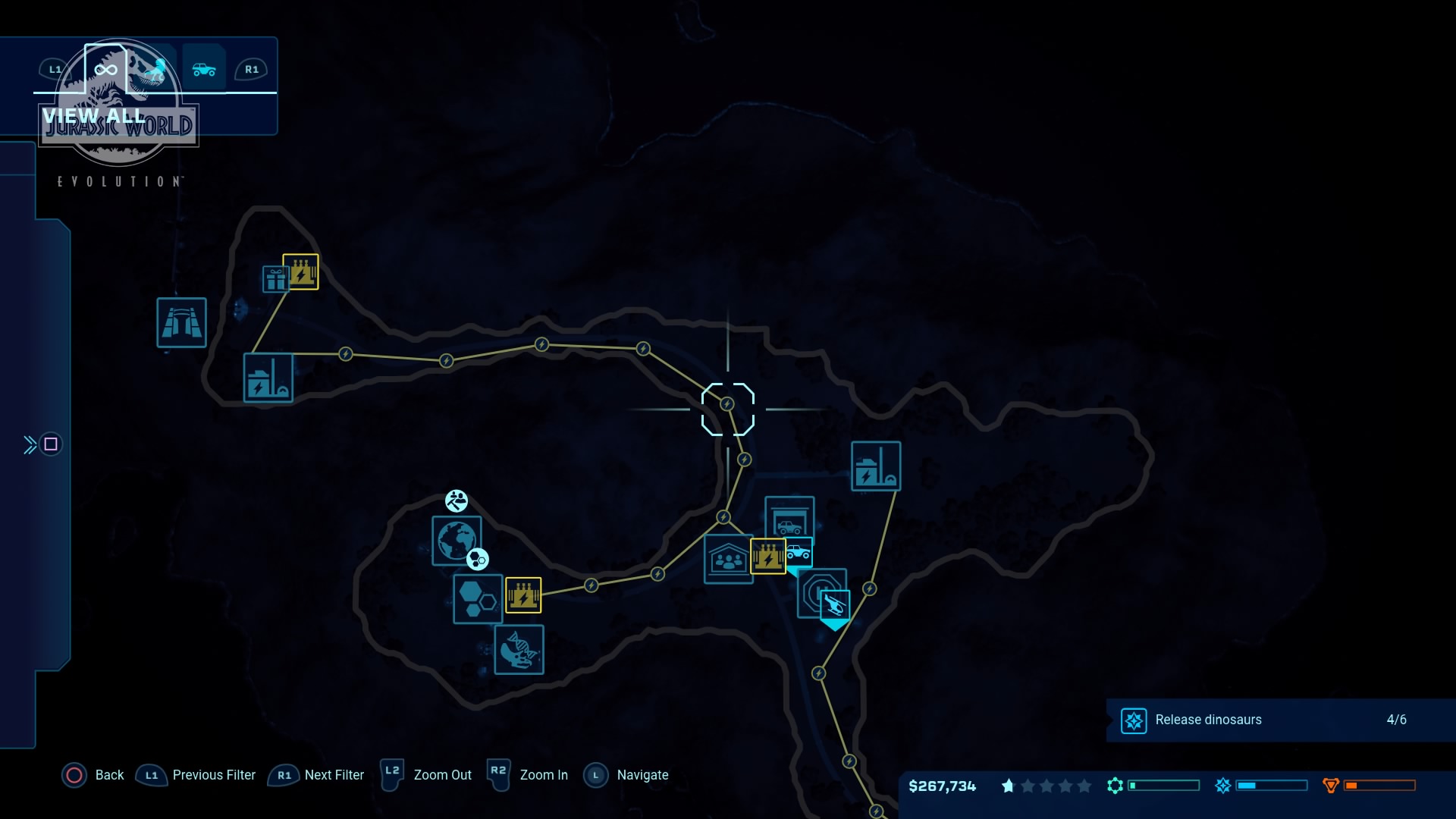Image resolution: width=1456 pixels, height=819 pixels.
Task: Click the View All infinity filter
Action: [x=105, y=71]
